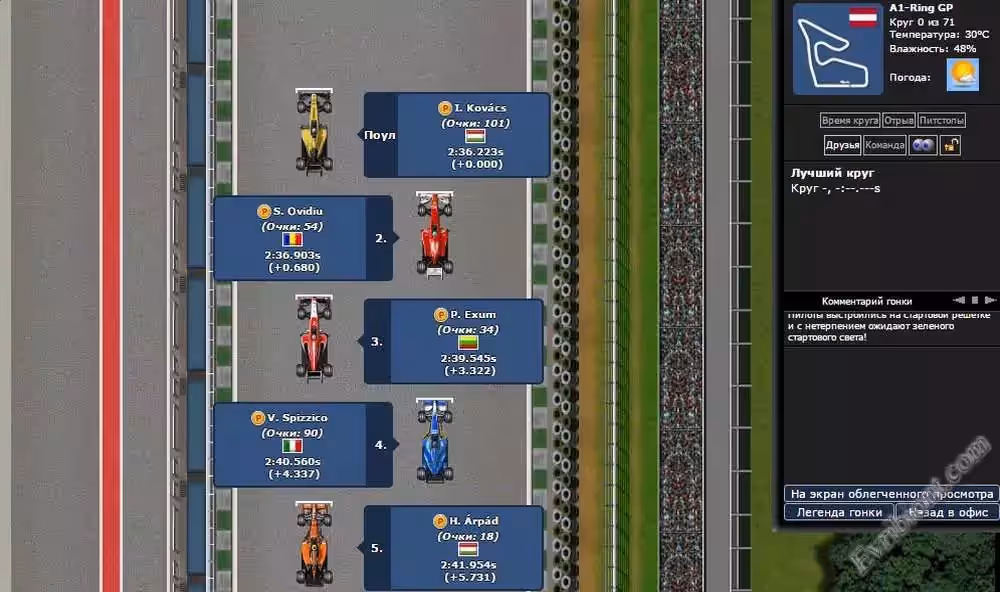Switch to the lightweight viewing screen

[x=890, y=494]
